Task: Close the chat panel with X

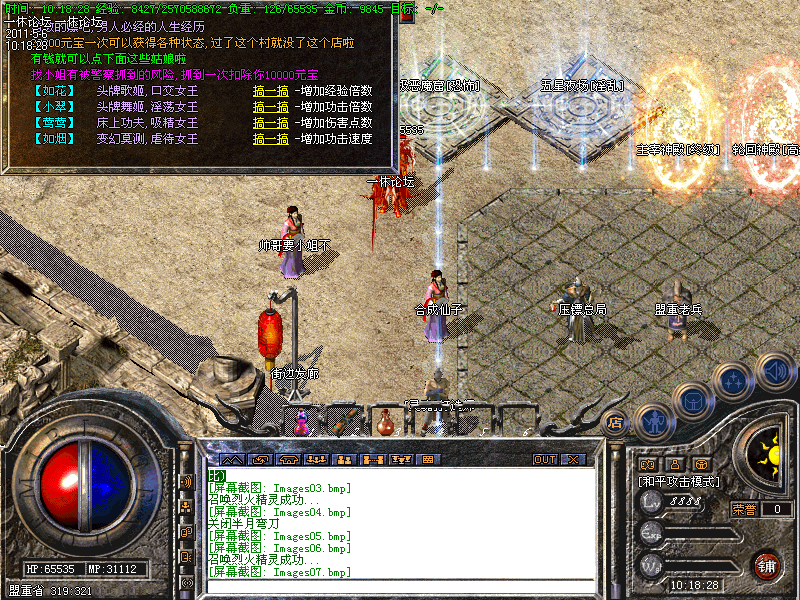Action: (573, 460)
